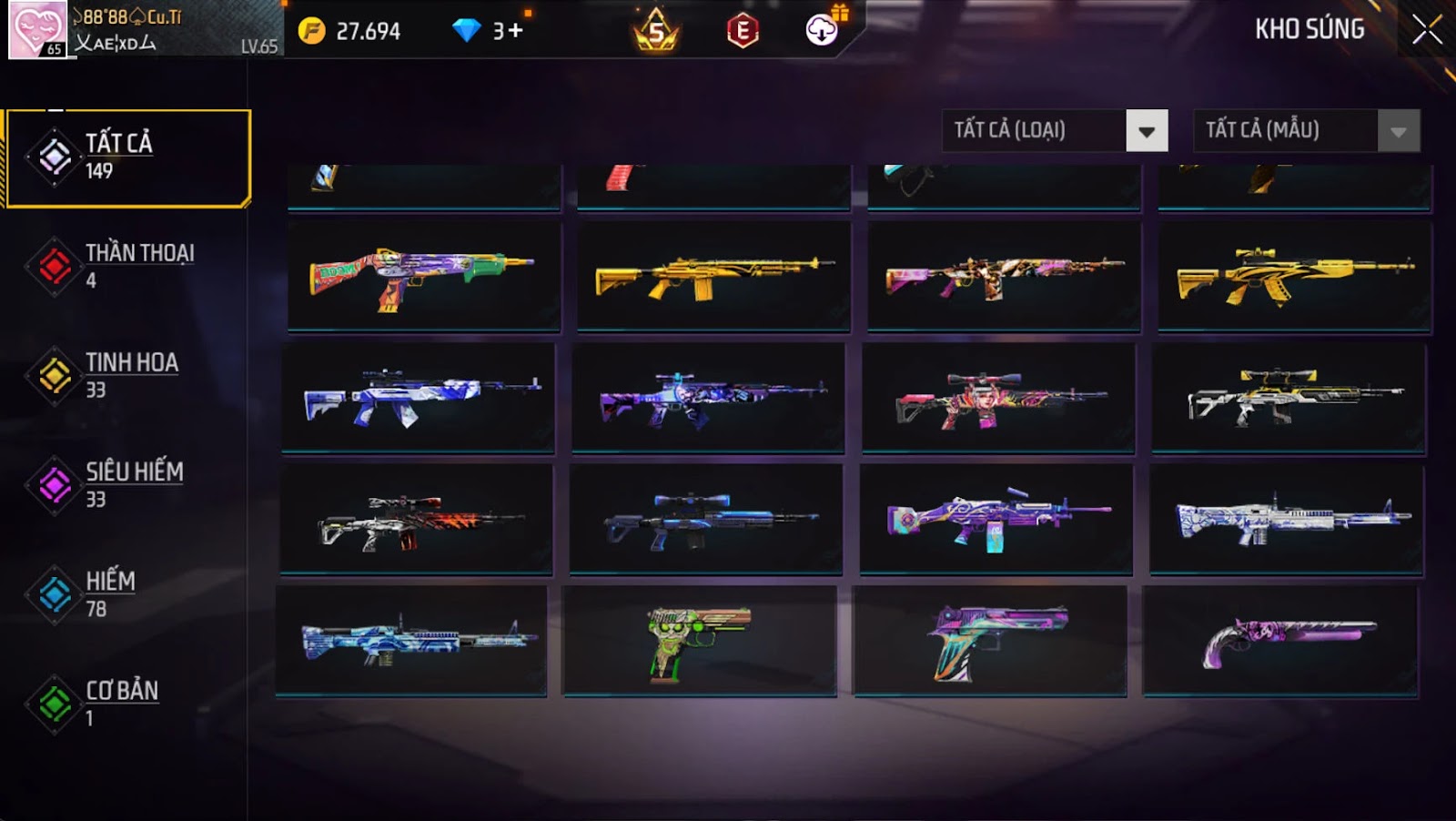
Task: Choose the pink sawed-off shotgun skin
Action: (1280, 641)
